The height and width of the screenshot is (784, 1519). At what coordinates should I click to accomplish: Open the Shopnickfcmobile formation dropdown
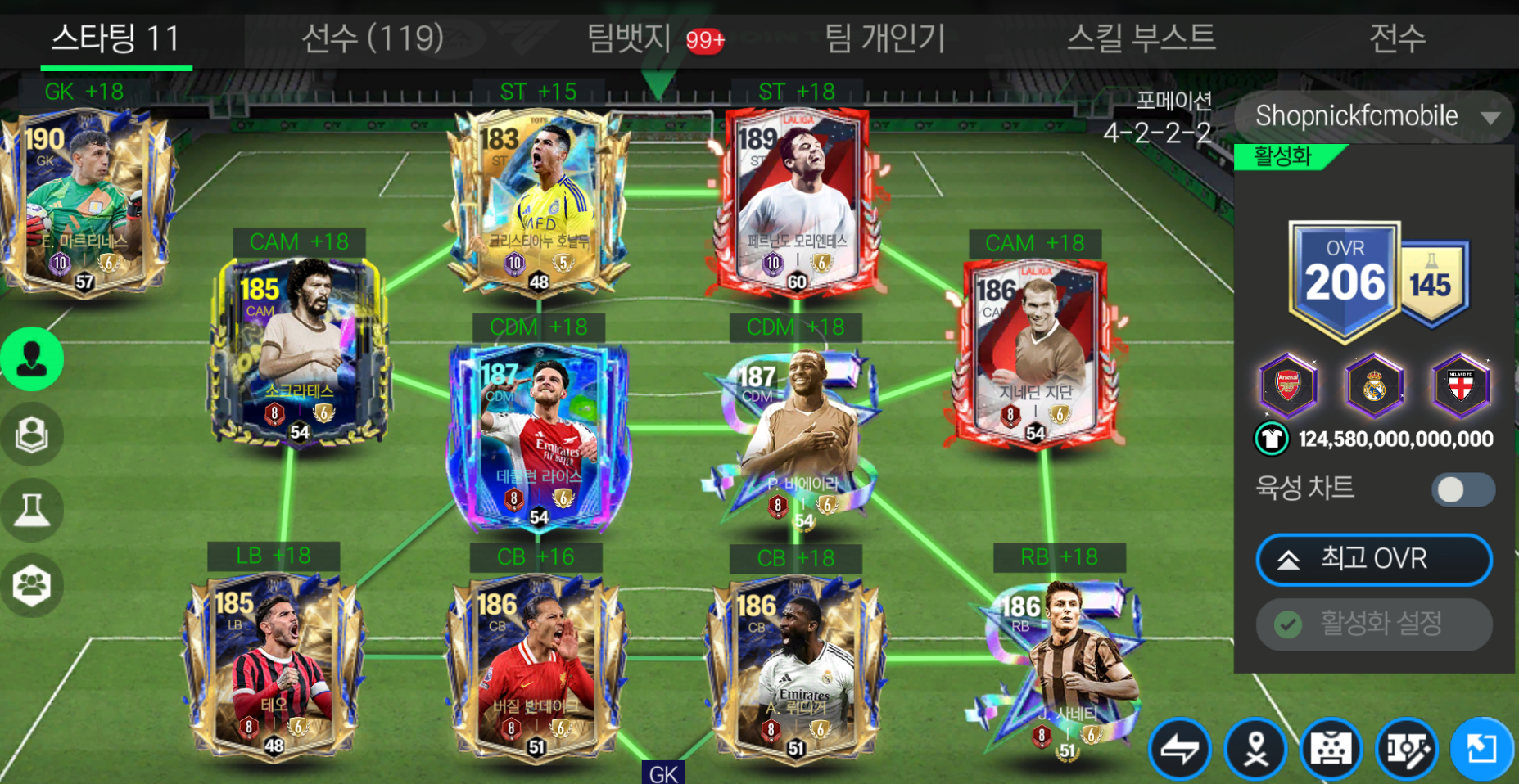[x=1373, y=116]
